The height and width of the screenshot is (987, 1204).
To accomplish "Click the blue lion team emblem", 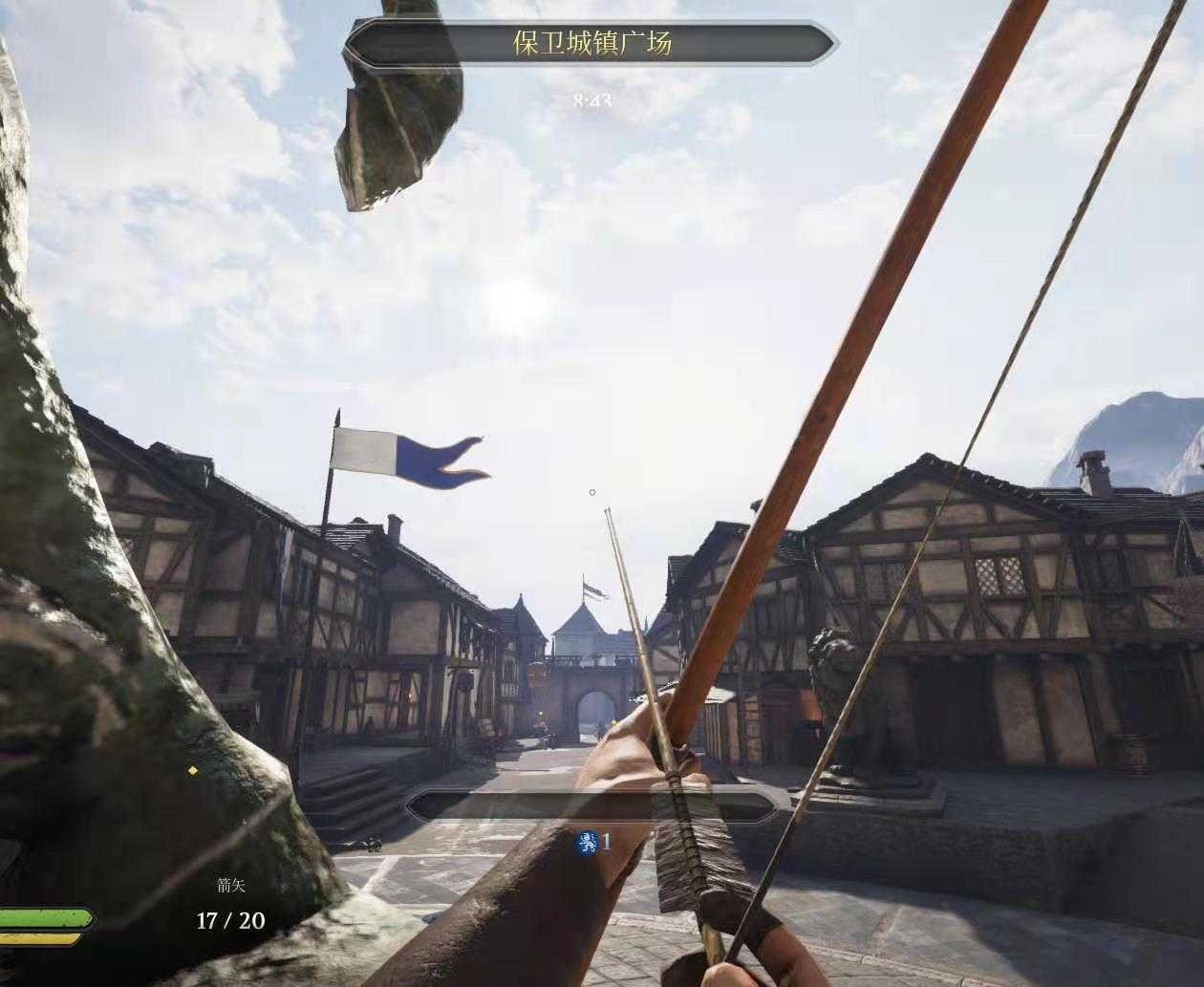I will 587,843.
